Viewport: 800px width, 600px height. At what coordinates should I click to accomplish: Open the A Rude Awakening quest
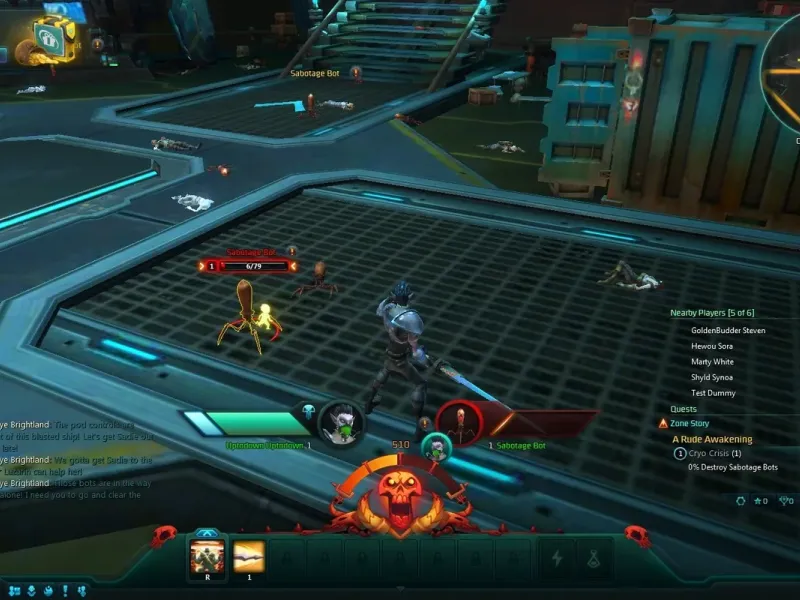(712, 439)
